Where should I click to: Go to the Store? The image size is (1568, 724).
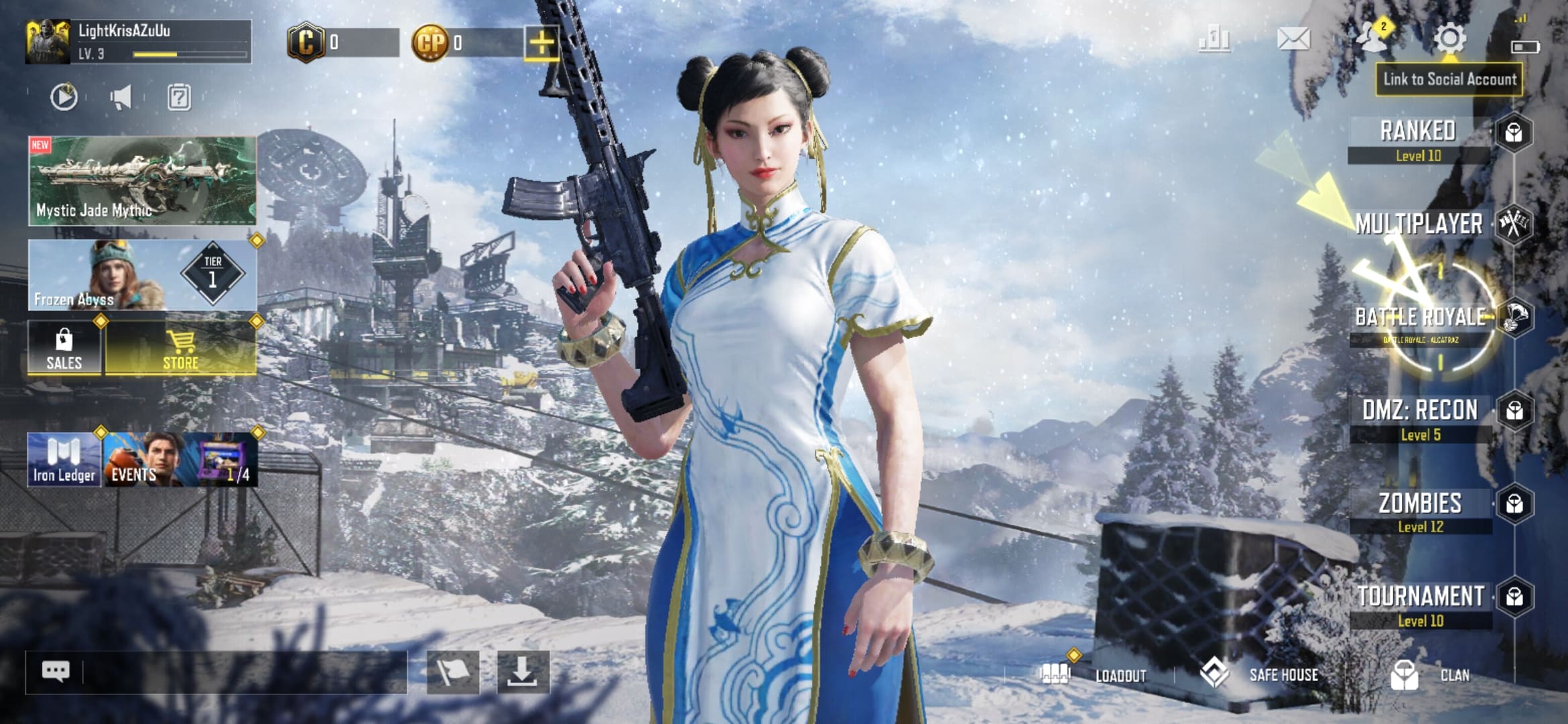point(181,349)
